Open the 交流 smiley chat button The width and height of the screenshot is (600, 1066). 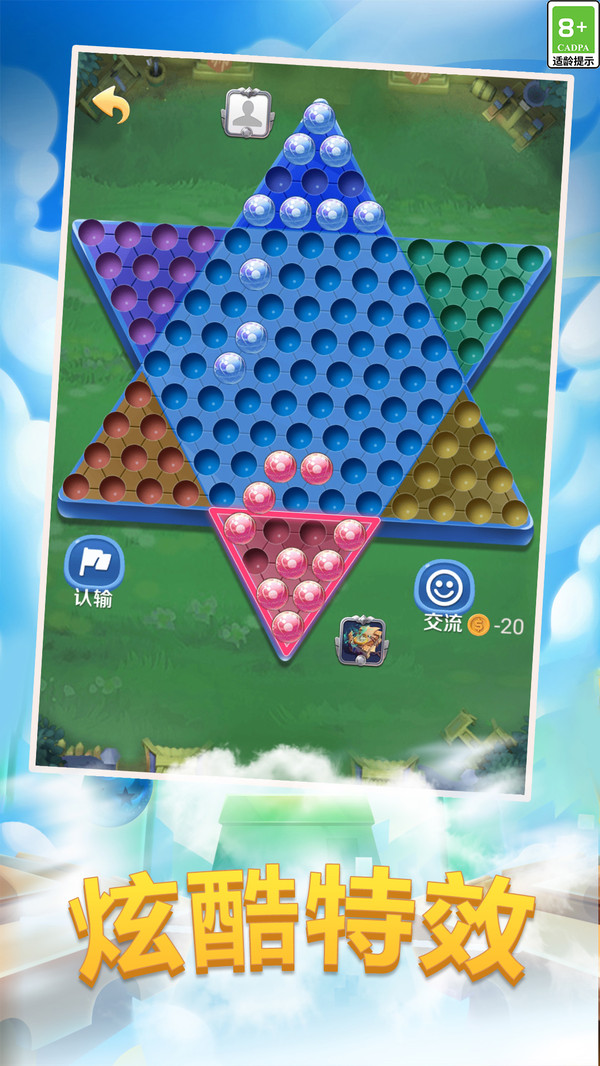tap(443, 586)
